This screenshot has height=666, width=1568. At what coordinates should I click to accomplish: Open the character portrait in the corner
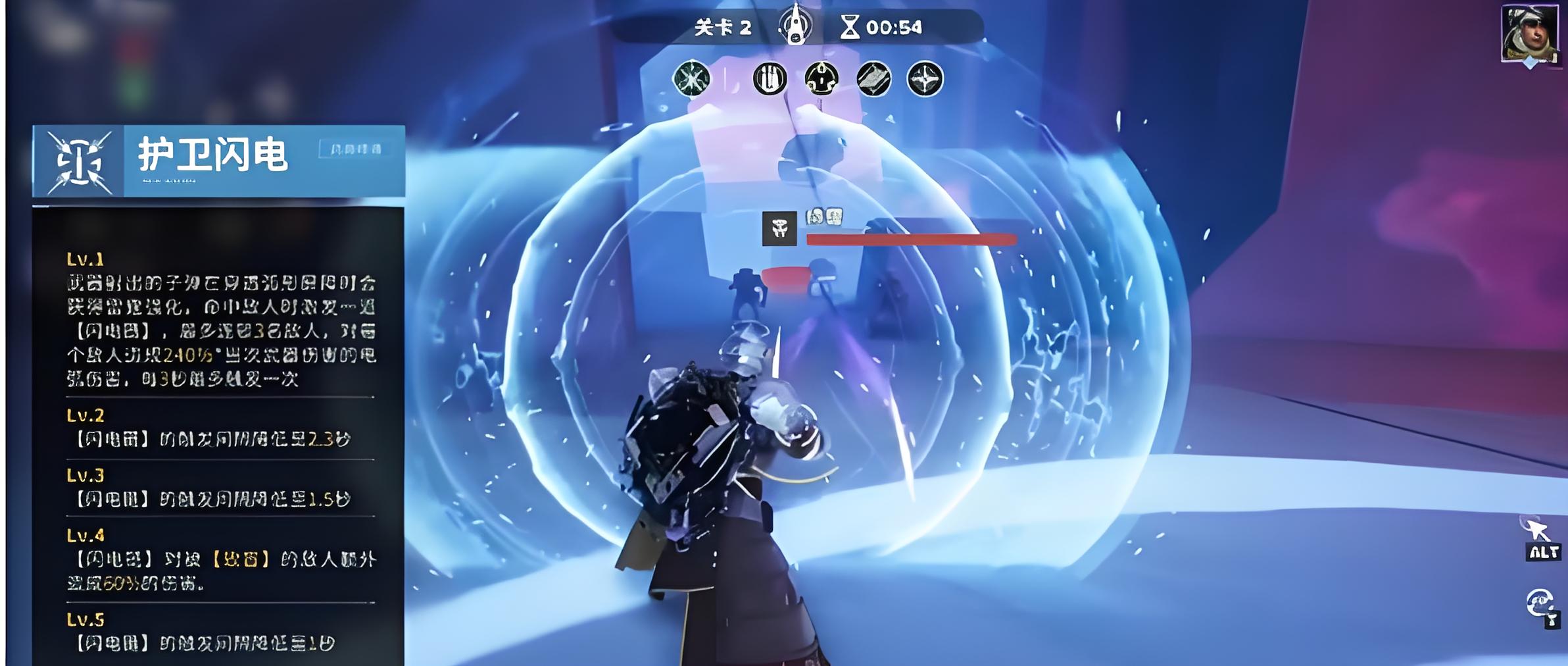pos(1529,33)
